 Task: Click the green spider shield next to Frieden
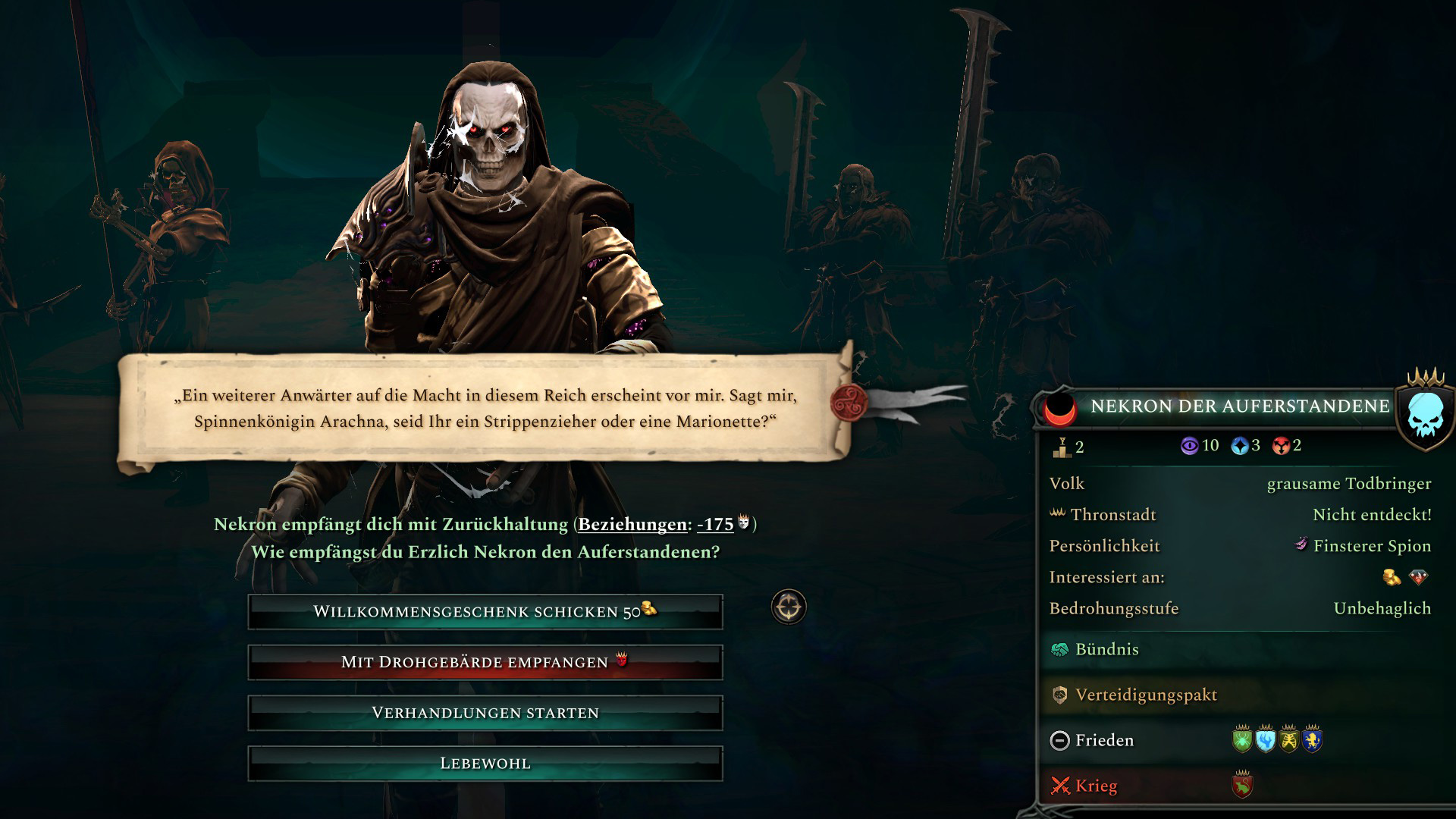point(1244,739)
